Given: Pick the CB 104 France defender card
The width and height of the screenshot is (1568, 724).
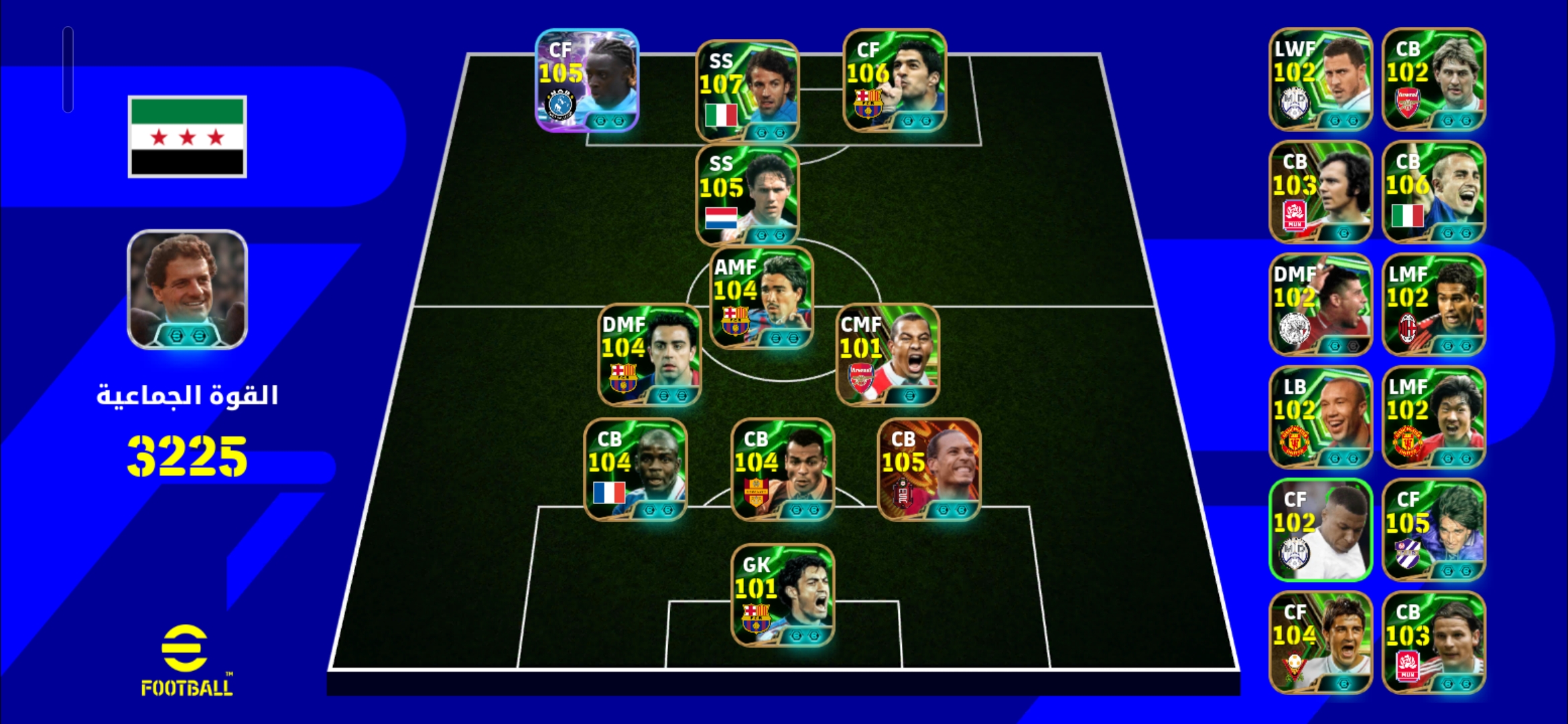Looking at the screenshot, I should (635, 469).
